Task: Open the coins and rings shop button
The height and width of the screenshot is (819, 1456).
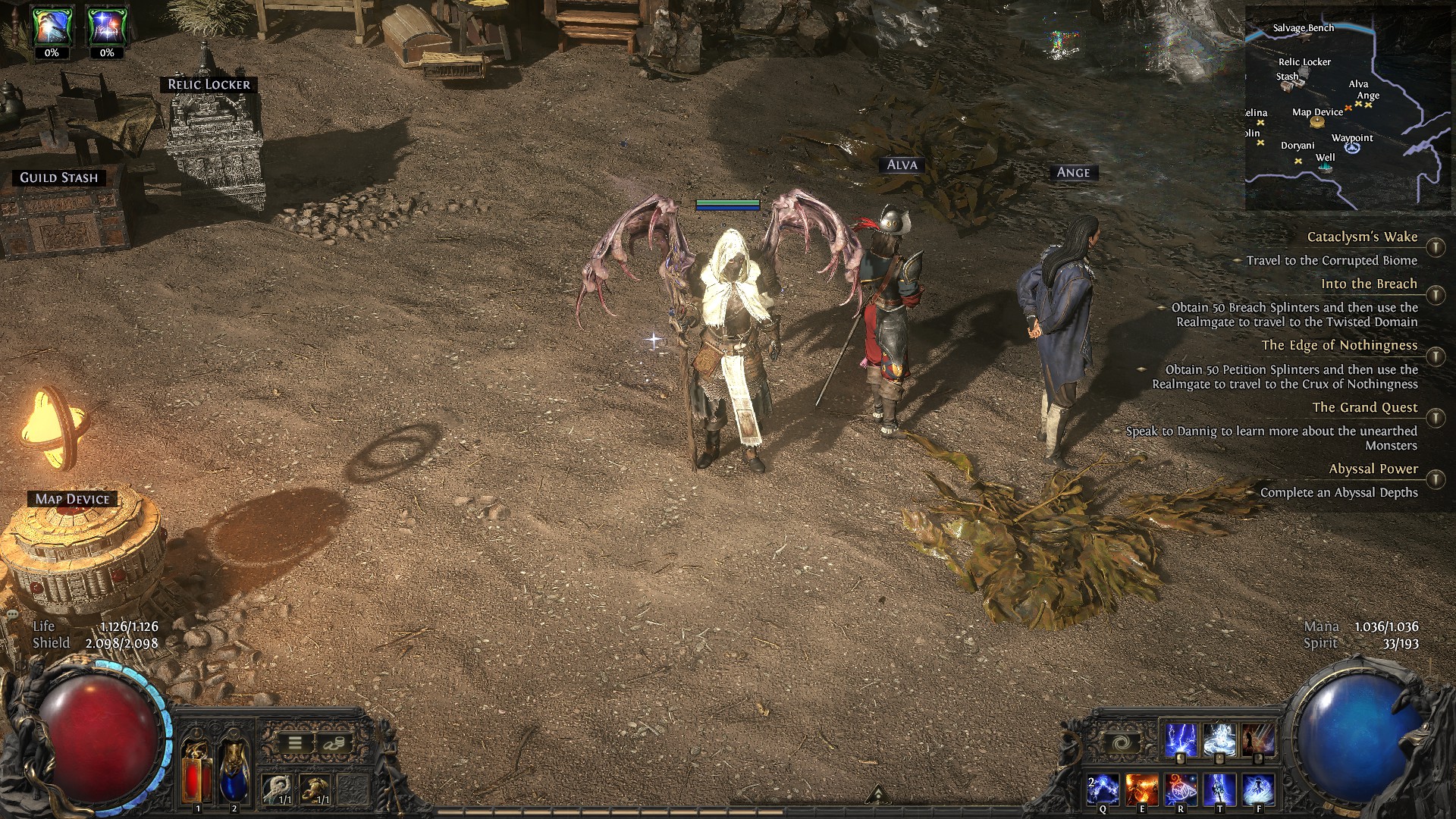Action: coord(333,743)
